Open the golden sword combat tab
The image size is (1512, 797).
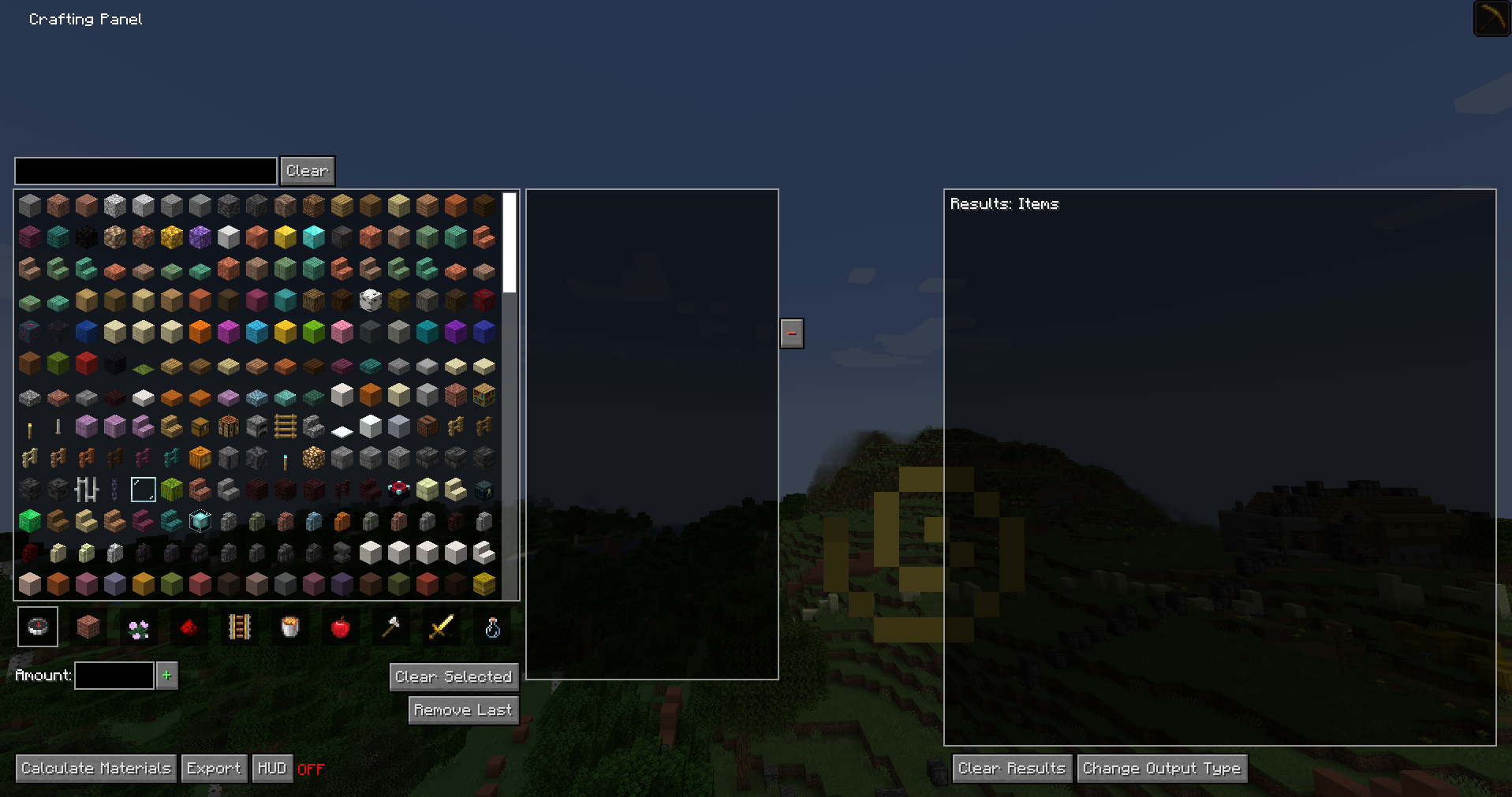[x=442, y=628]
